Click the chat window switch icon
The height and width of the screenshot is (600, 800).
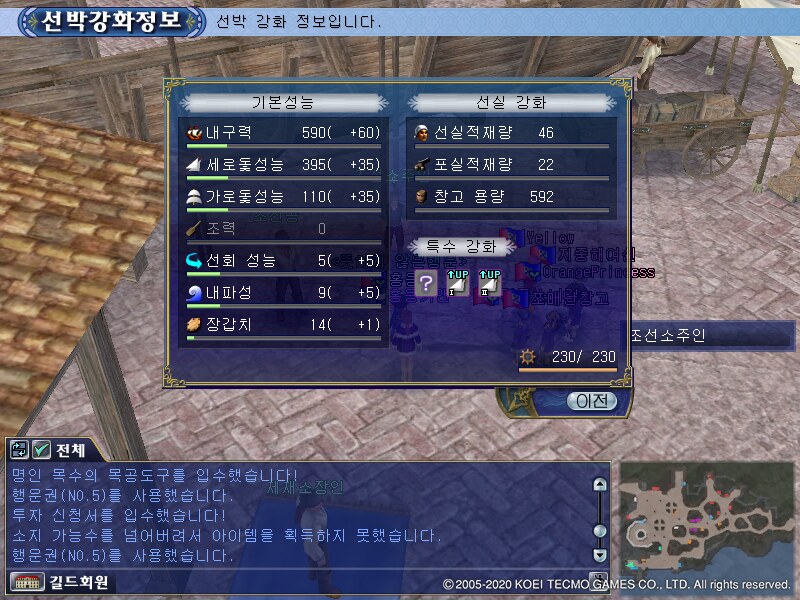pos(20,449)
